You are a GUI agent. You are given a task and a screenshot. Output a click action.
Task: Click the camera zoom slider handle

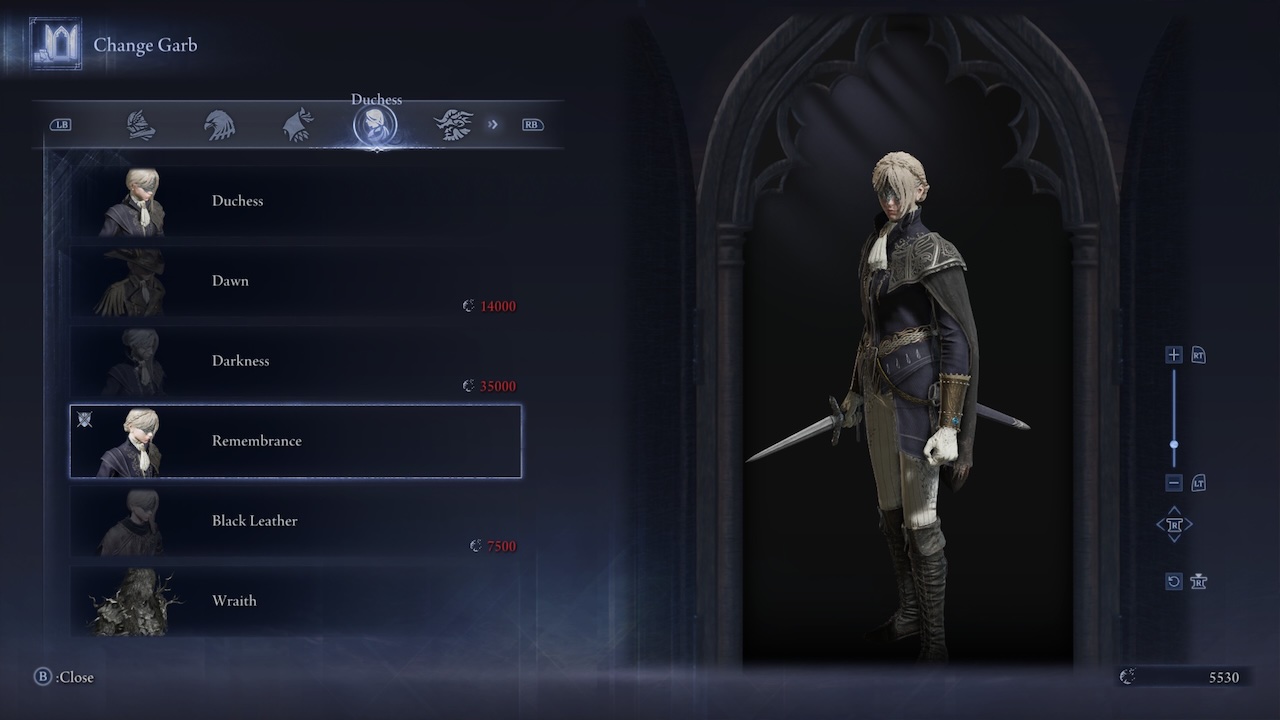(1174, 445)
